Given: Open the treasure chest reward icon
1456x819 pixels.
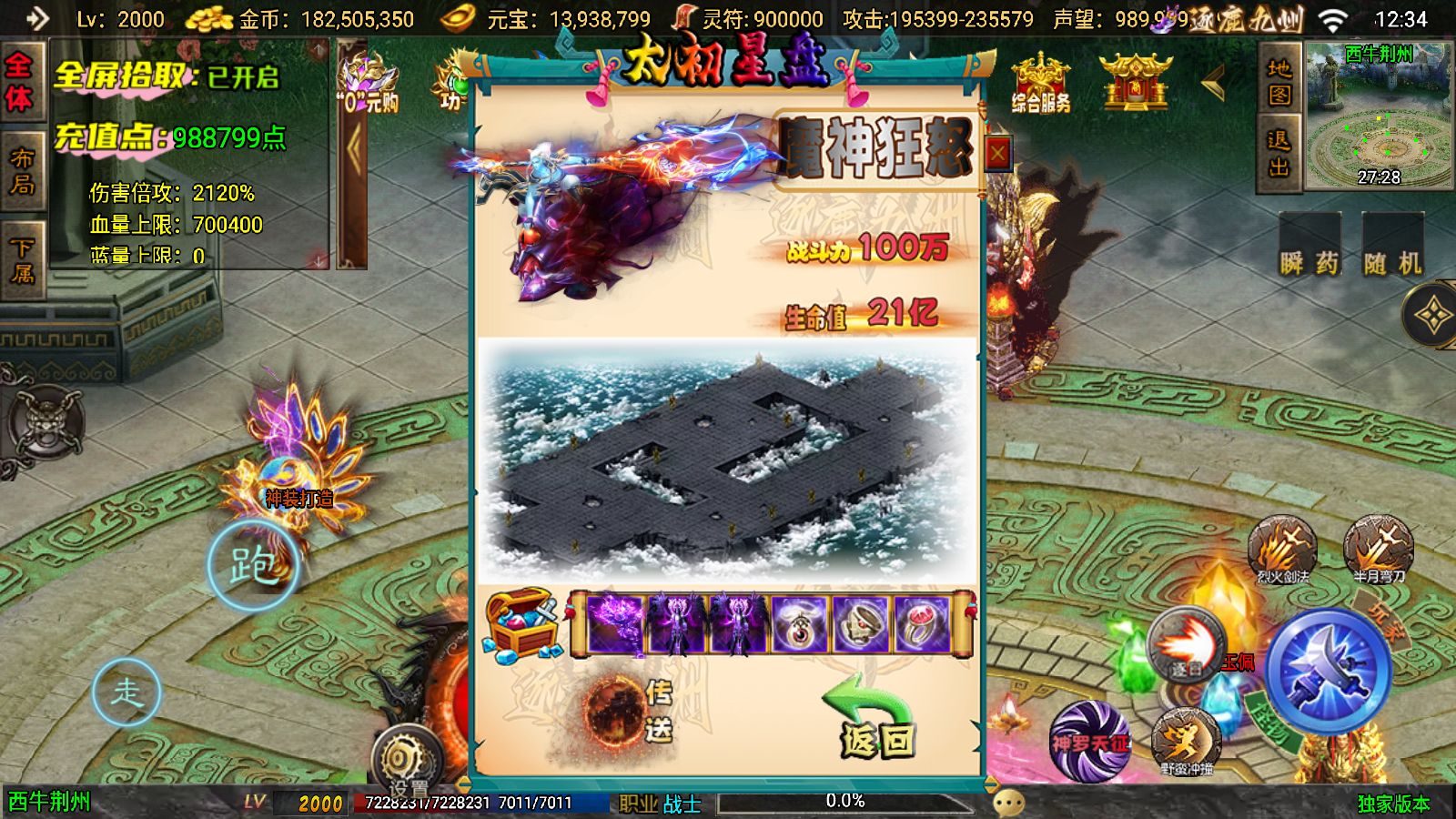Looking at the screenshot, I should click(x=522, y=623).
